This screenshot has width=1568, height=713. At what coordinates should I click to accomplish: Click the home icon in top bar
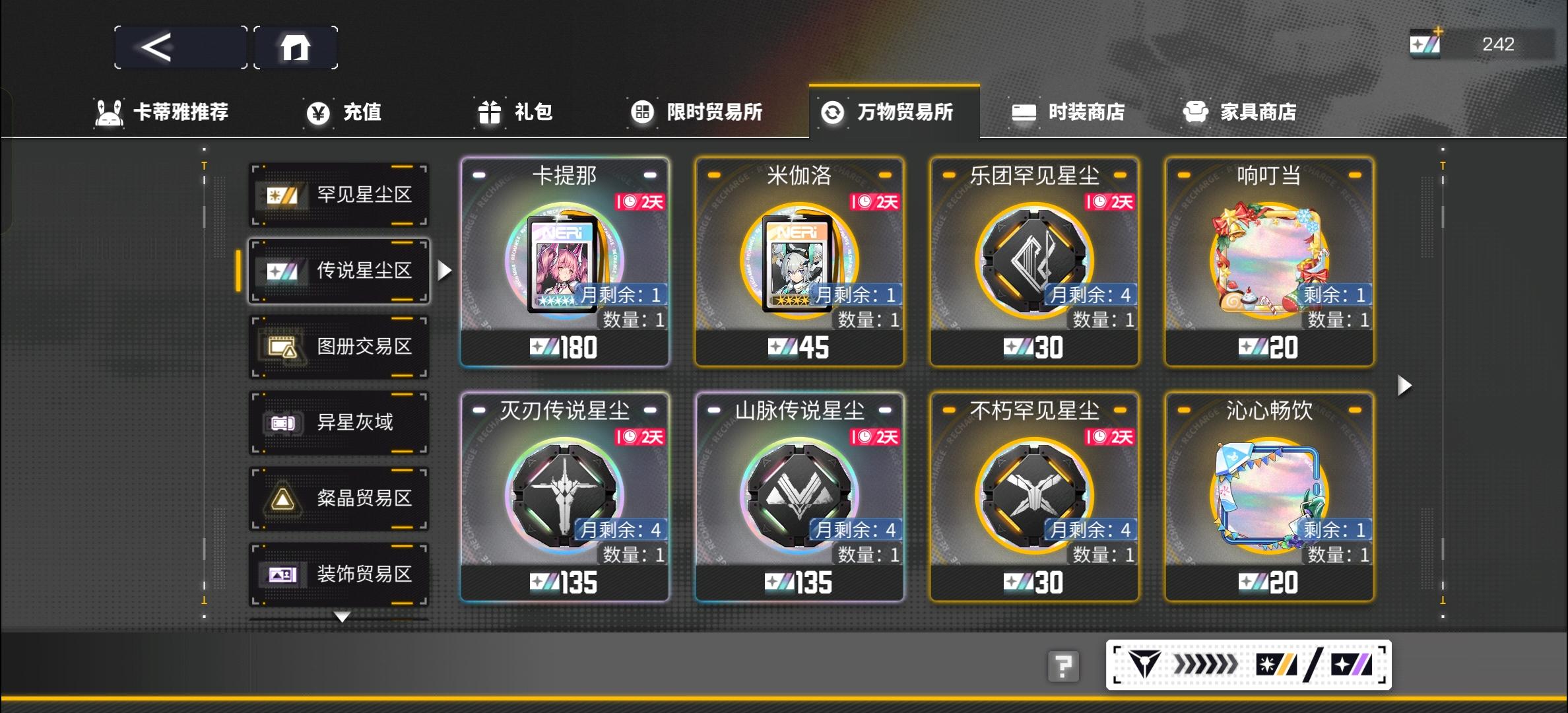click(296, 46)
